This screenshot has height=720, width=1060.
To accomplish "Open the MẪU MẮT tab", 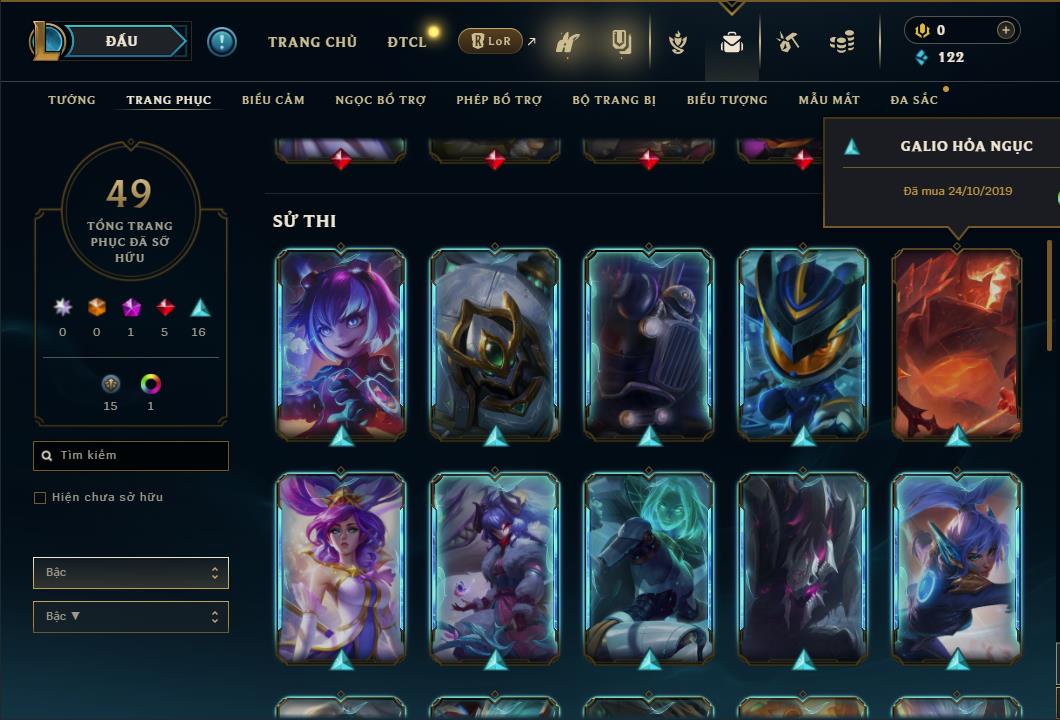I will point(829,100).
